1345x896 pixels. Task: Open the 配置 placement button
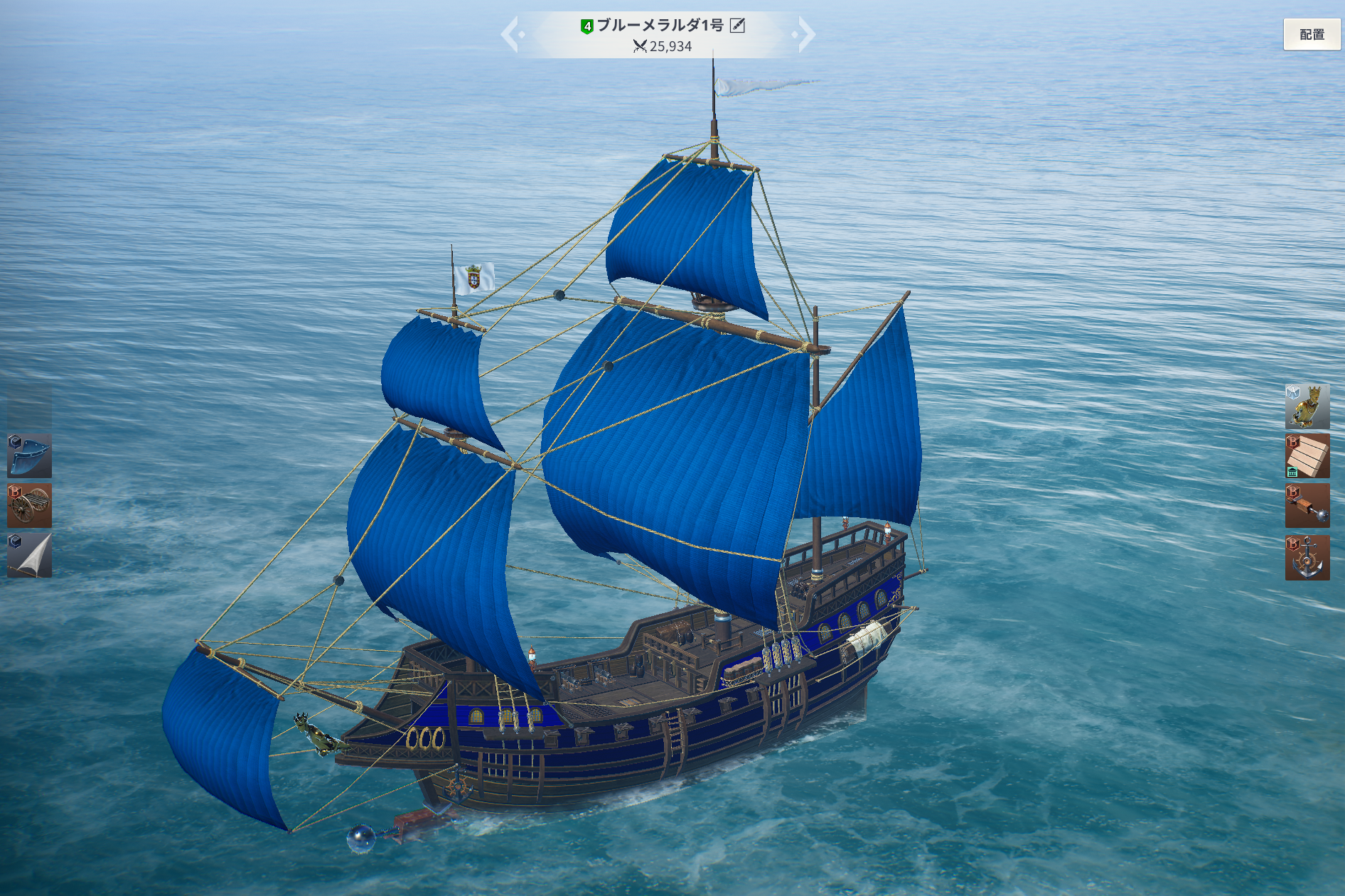(1311, 34)
